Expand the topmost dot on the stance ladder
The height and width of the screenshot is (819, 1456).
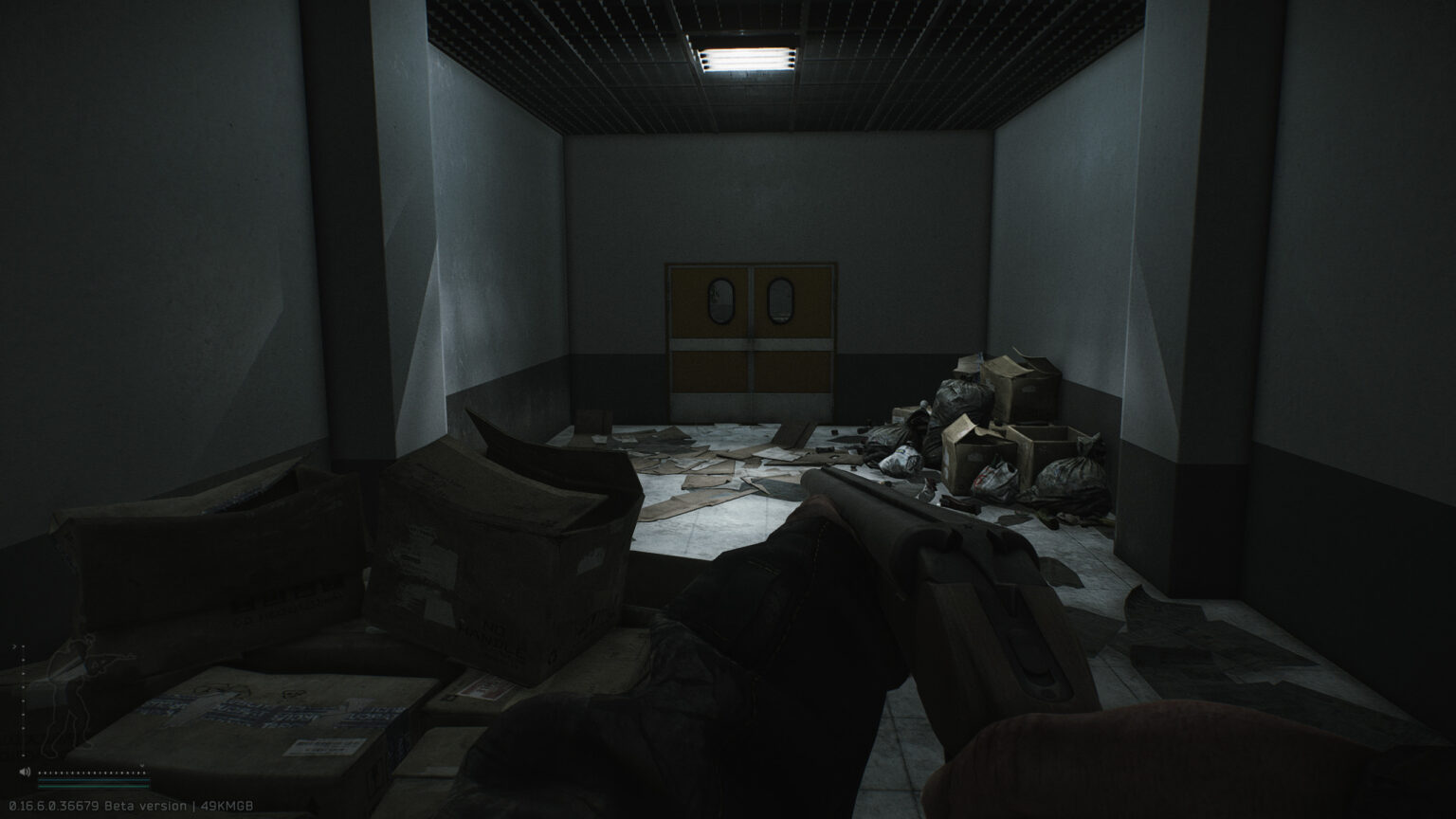click(x=24, y=646)
